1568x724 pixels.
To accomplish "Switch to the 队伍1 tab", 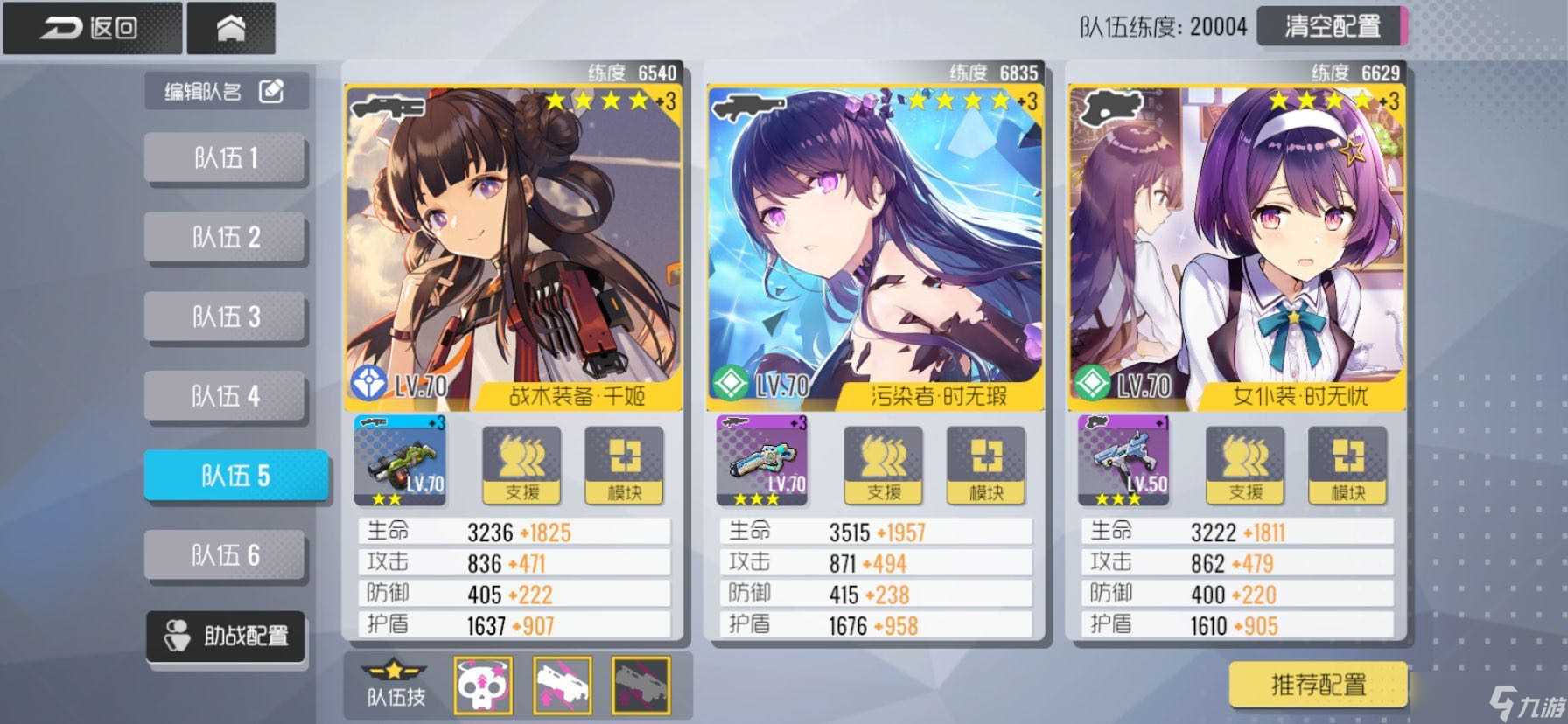I will tap(226, 157).
